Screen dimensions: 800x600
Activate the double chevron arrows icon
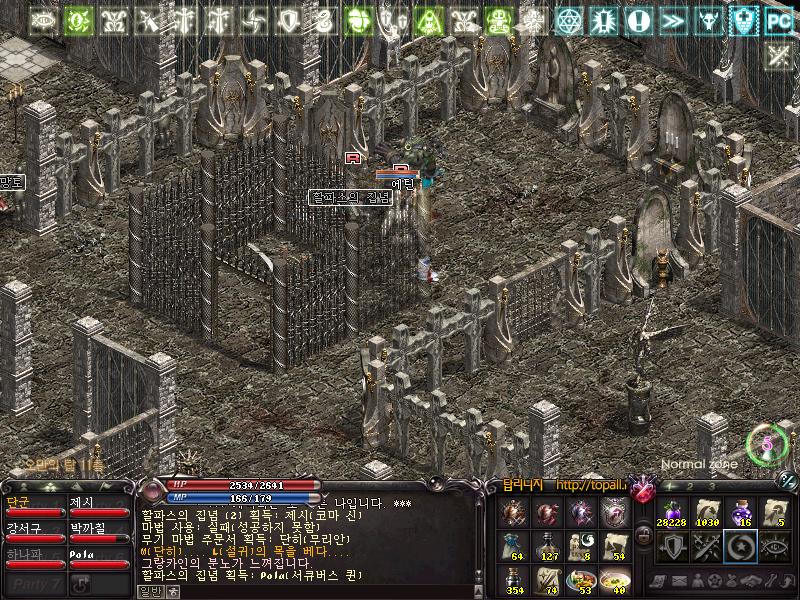click(674, 20)
